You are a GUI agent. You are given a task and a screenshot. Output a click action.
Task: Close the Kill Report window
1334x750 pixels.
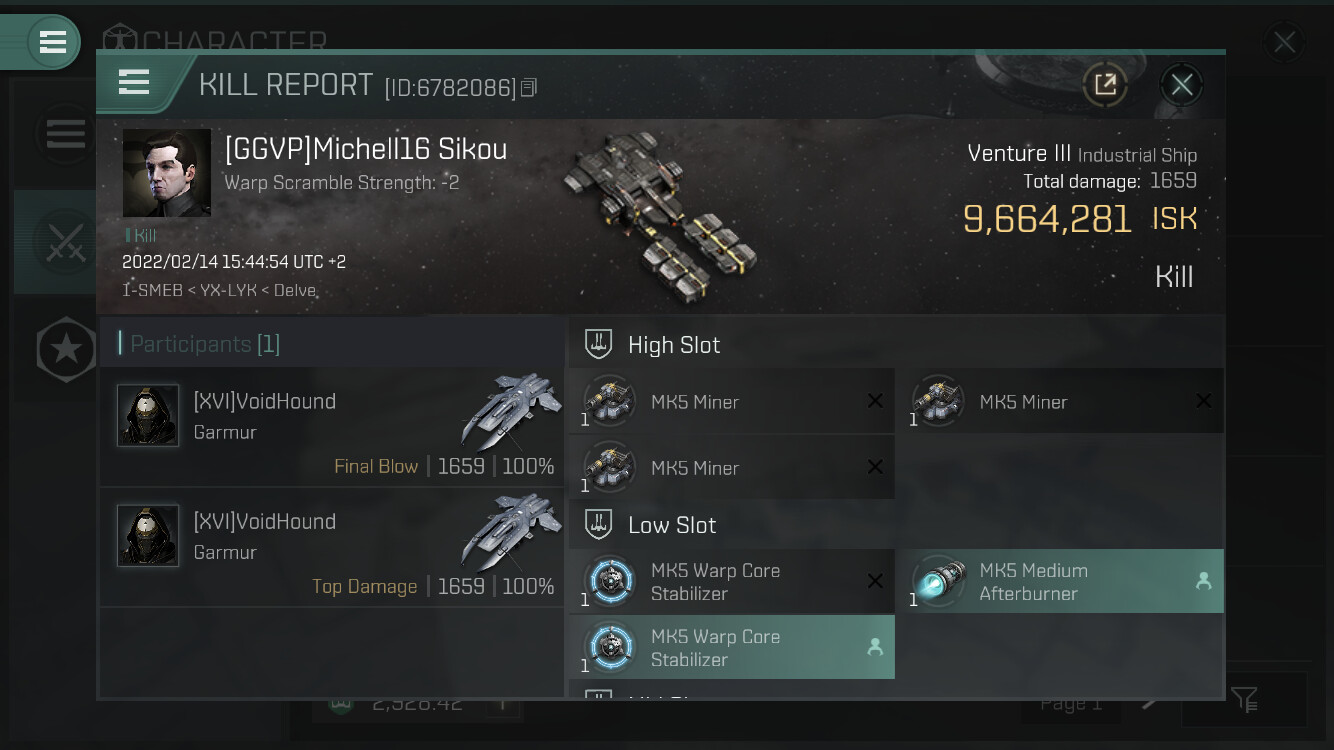1181,85
